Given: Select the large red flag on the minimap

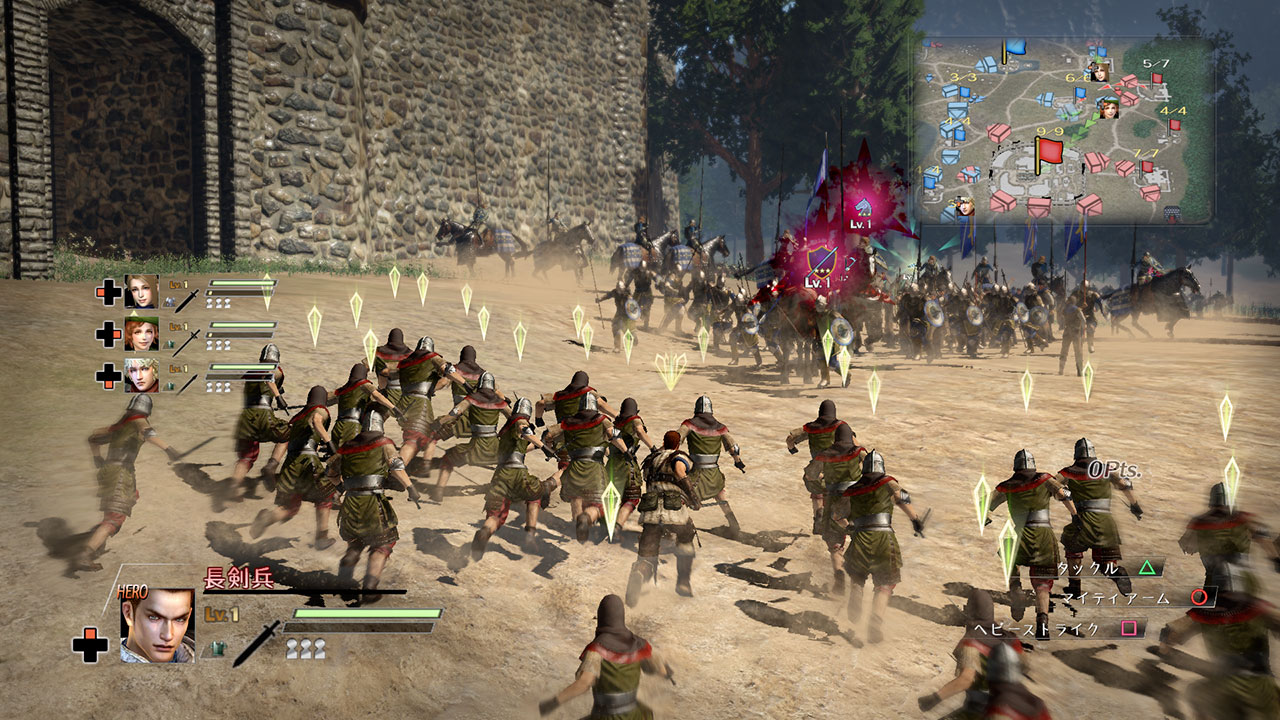Looking at the screenshot, I should click(1048, 153).
